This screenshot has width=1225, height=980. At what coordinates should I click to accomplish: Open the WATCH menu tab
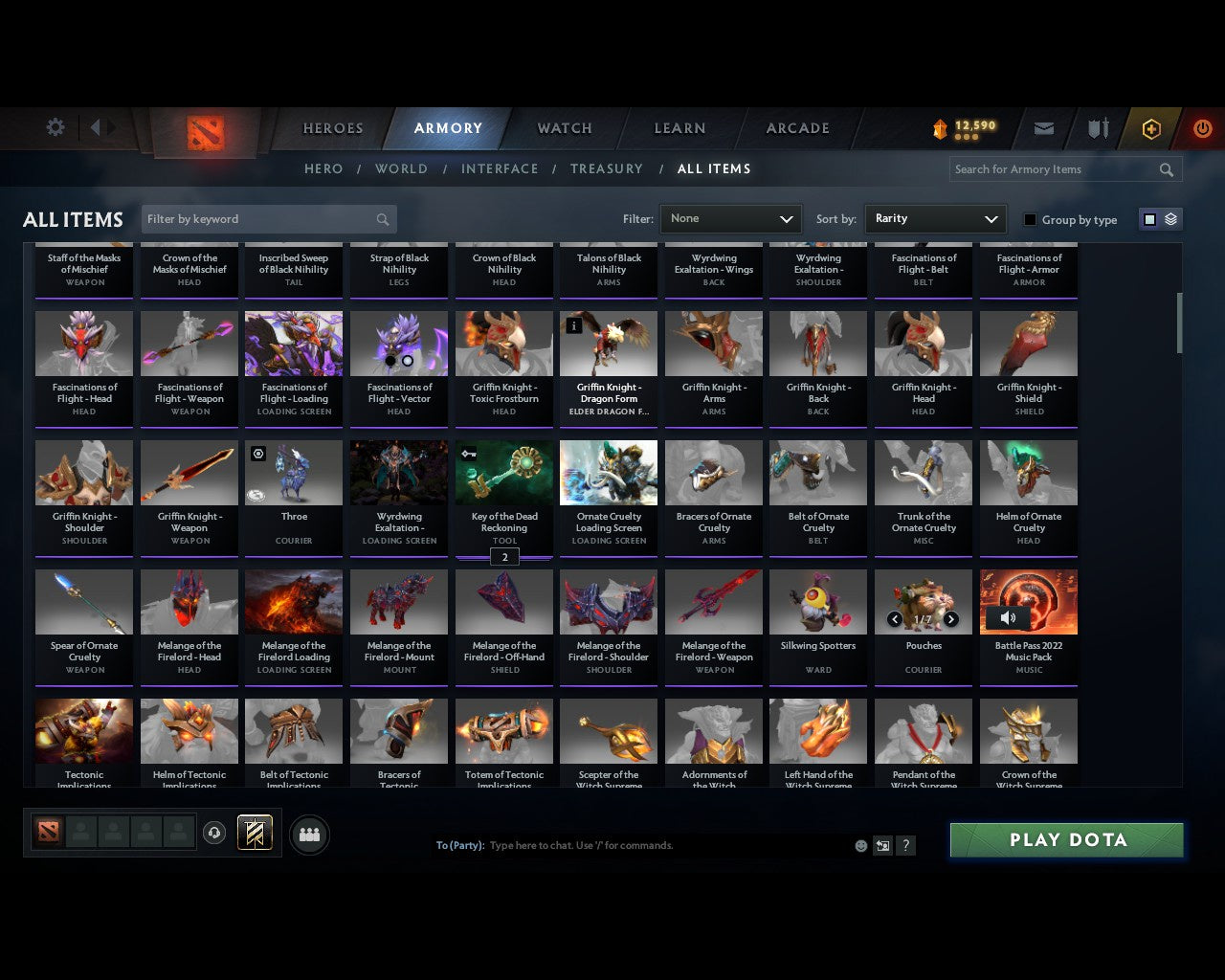point(564,127)
